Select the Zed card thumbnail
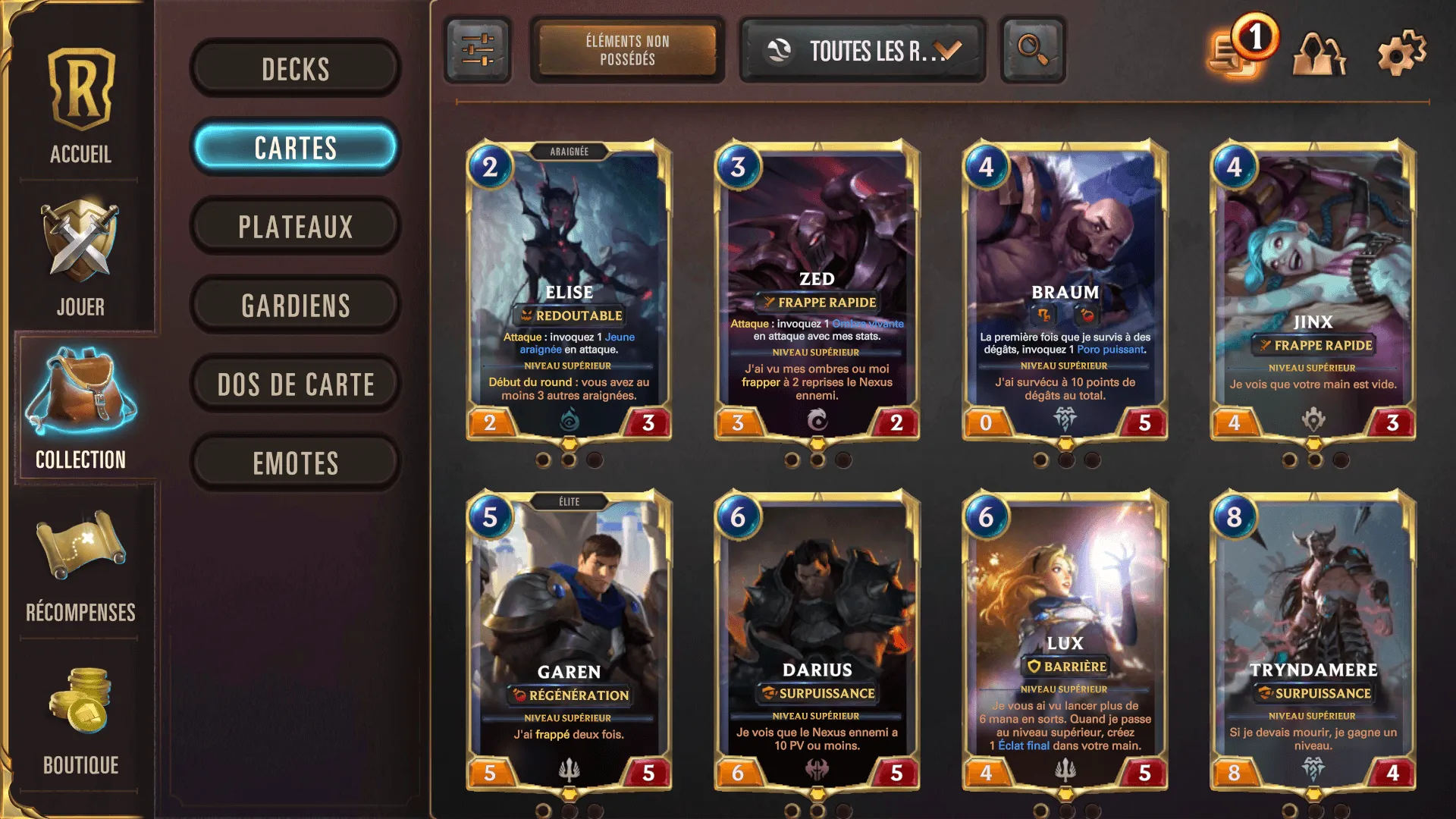 tap(817, 292)
